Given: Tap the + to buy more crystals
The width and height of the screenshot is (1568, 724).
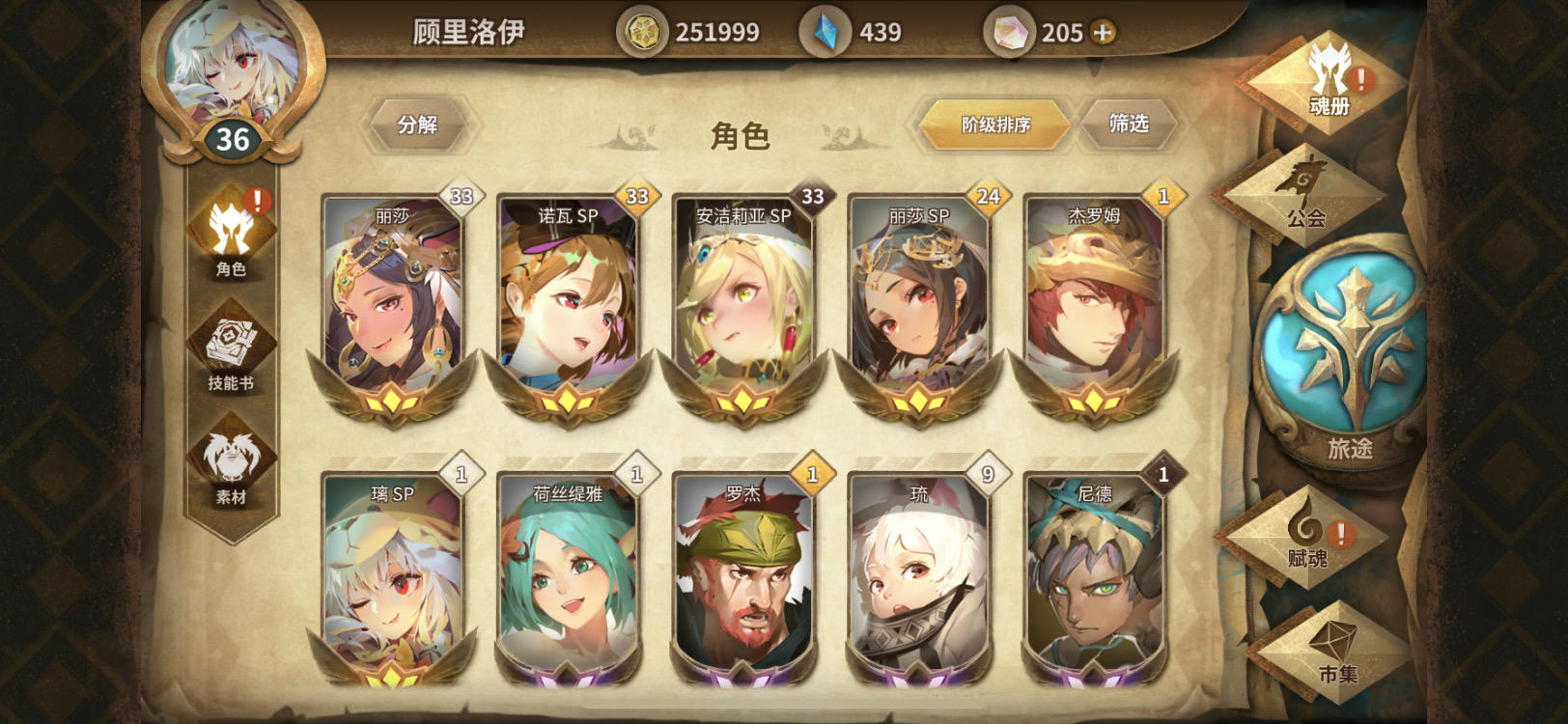Looking at the screenshot, I should point(1102,32).
